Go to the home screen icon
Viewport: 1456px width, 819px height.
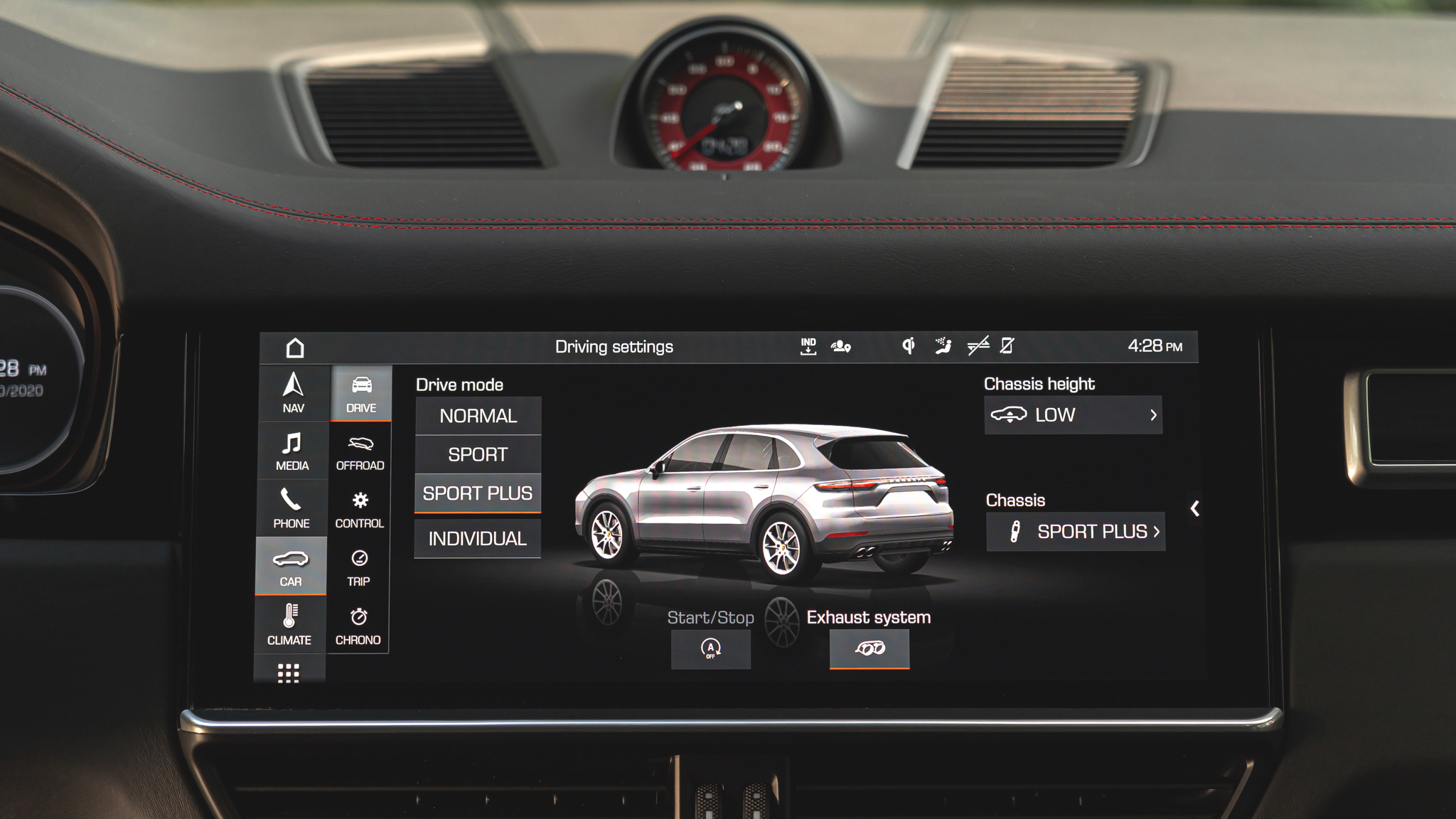click(295, 348)
